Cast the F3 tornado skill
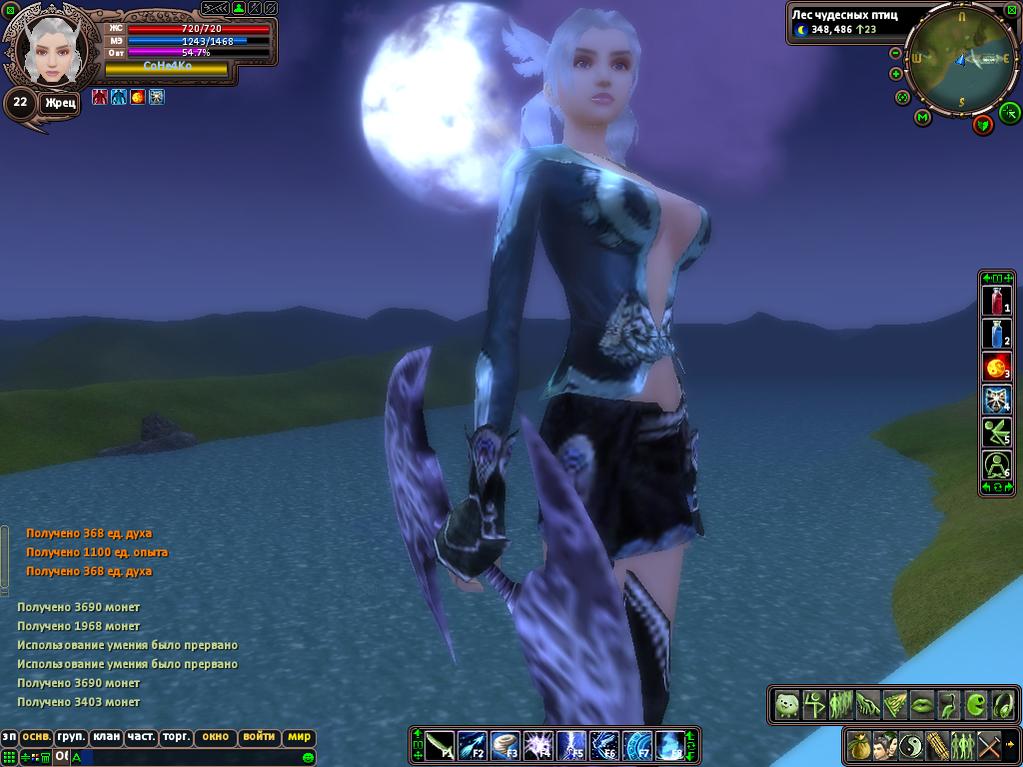 506,746
